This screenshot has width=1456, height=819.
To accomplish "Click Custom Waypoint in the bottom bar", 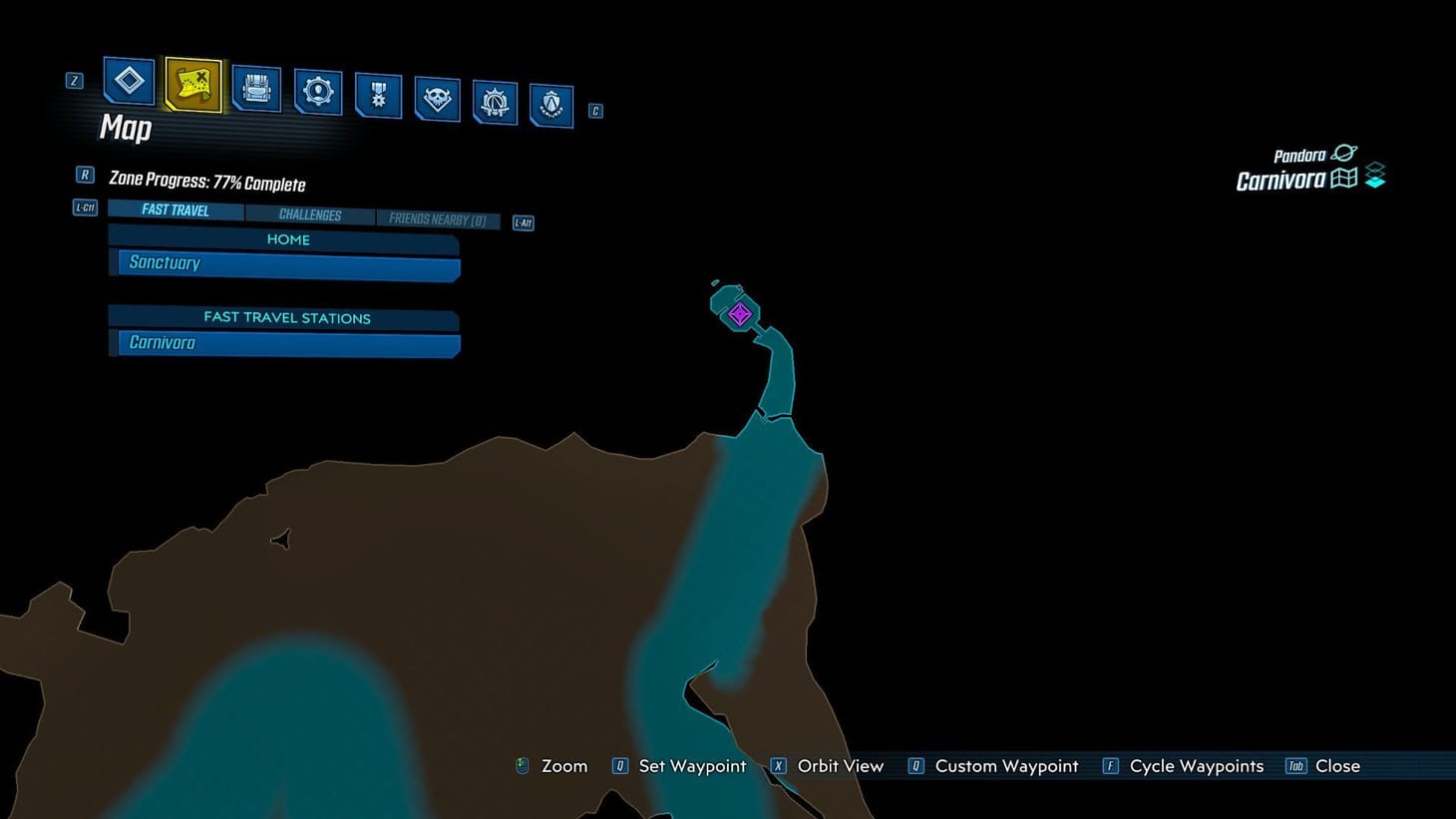I will click(1005, 766).
